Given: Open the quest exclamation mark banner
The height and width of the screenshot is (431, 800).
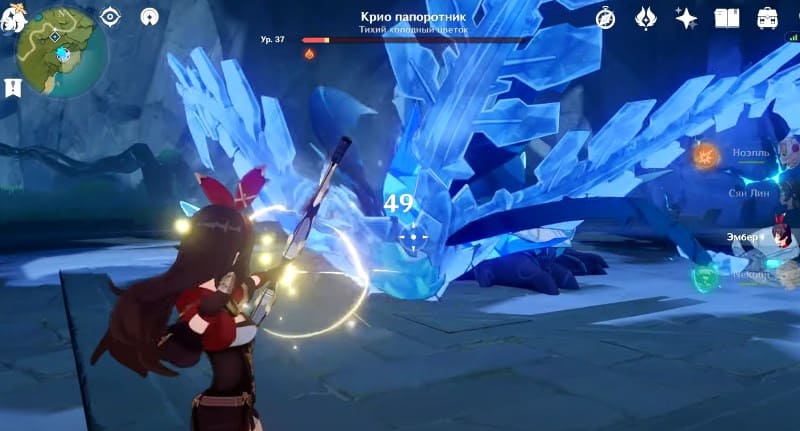Looking at the screenshot, I should tap(13, 87).
